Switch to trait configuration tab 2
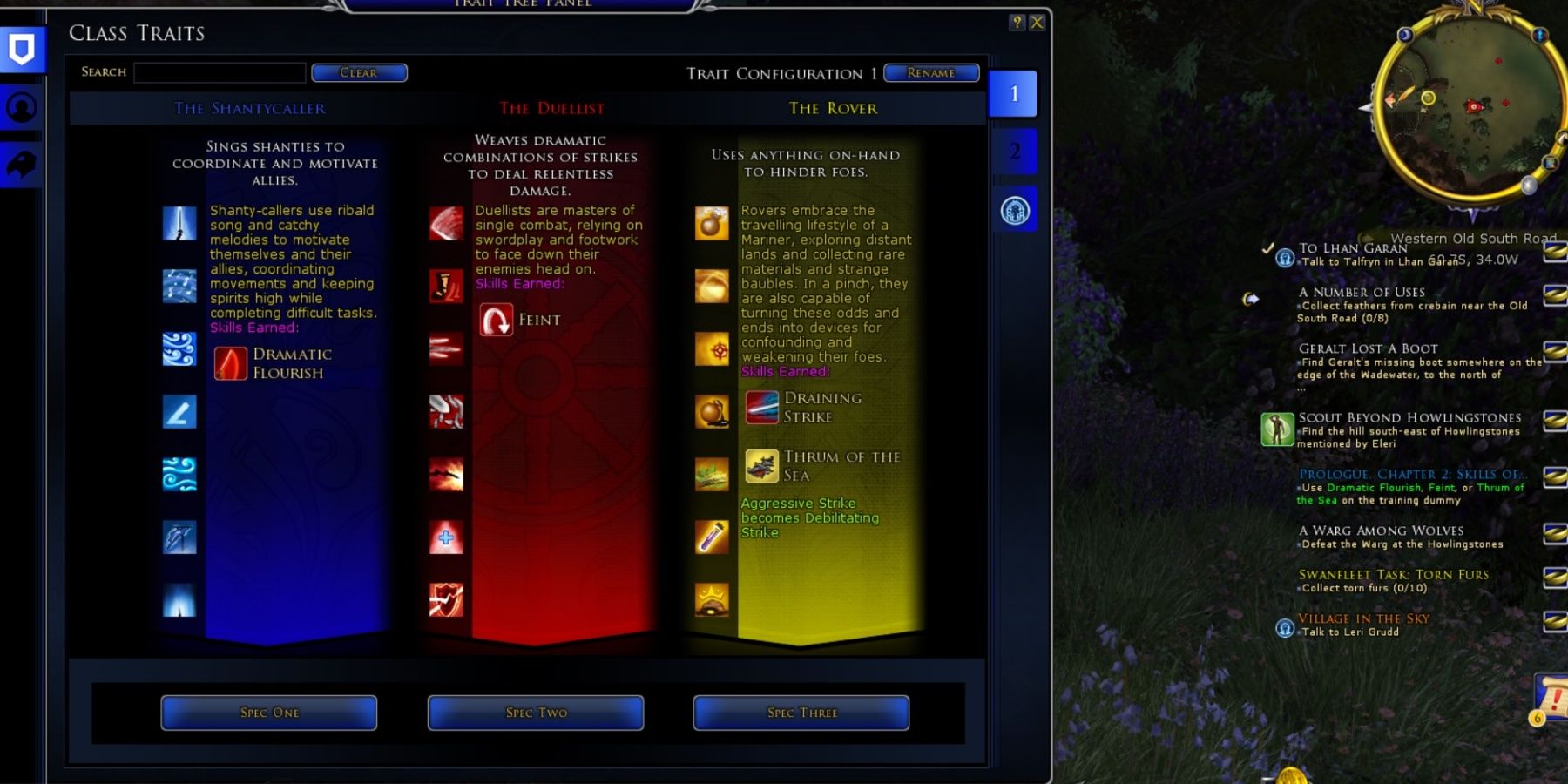 pos(1015,152)
